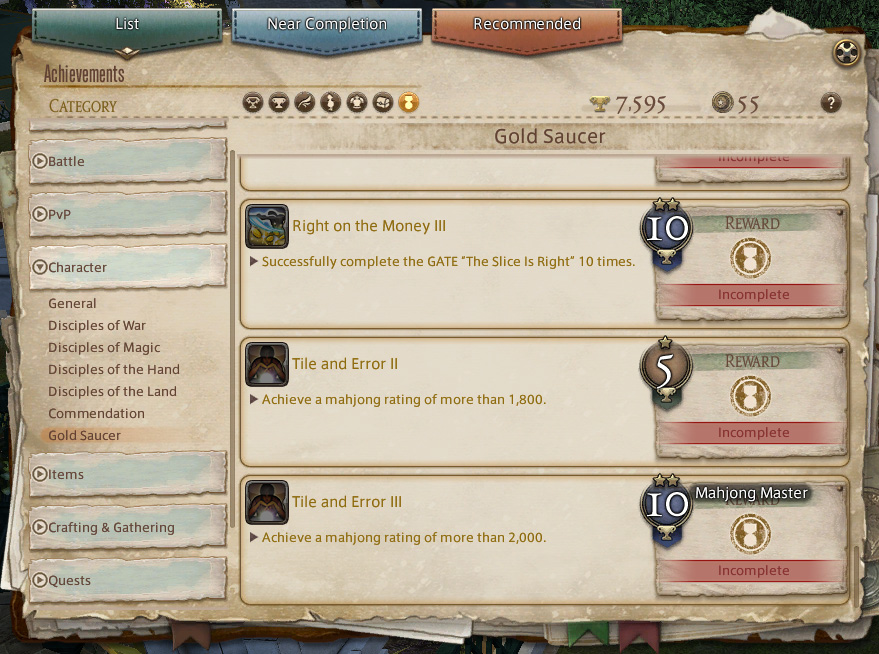Open the help question mark button
Screen dimensions: 879x654
[830, 102]
